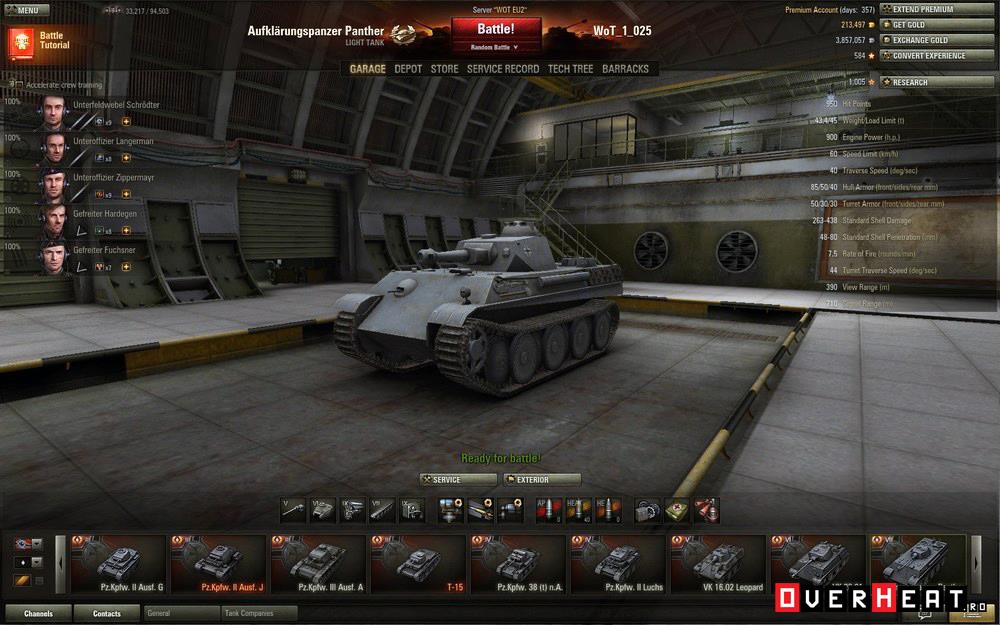Select the VK 16.02 Leopard tank
Image resolution: width=1000 pixels, height=625 pixels.
click(717, 565)
